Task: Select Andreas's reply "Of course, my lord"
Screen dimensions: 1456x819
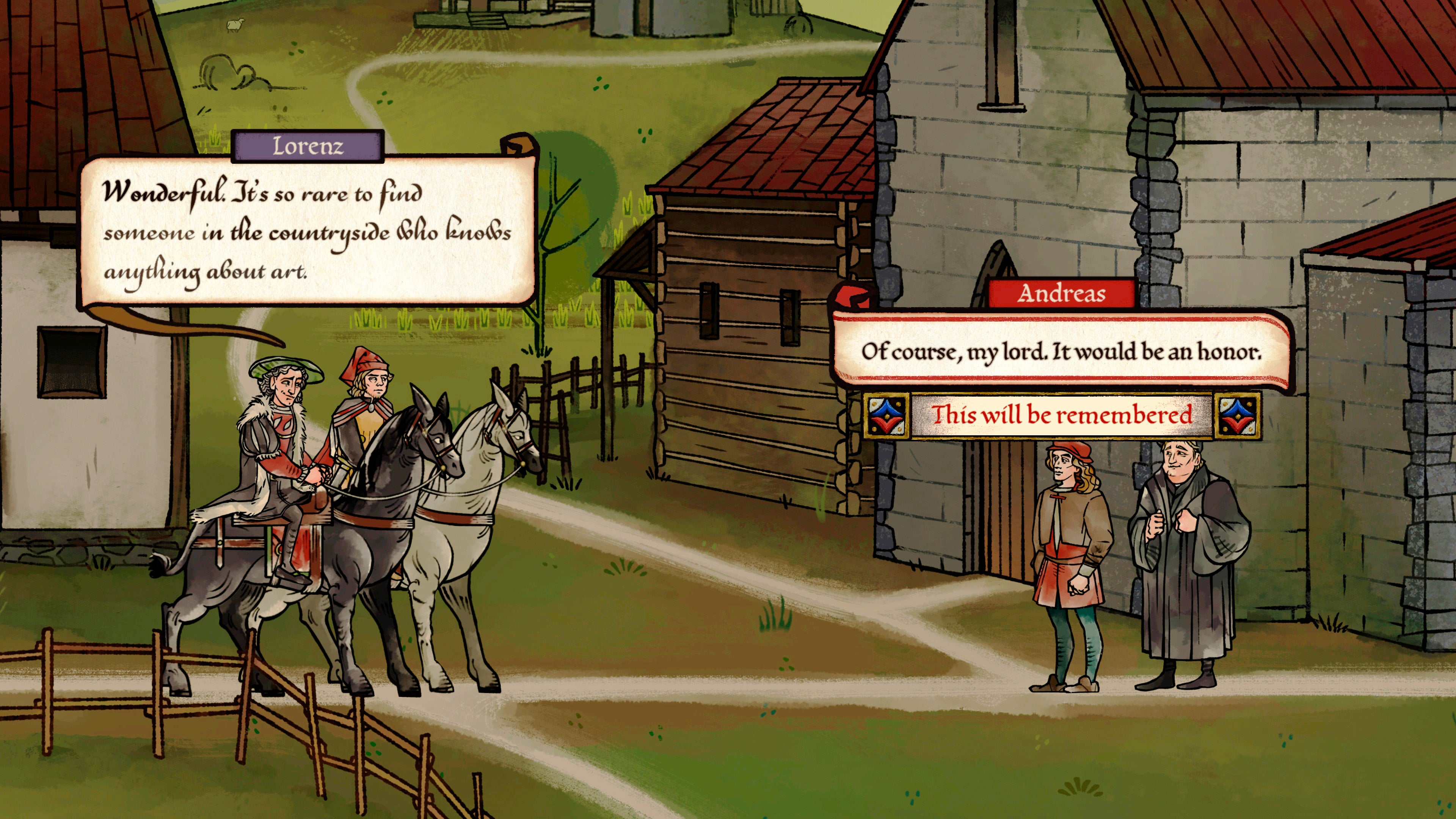Action: coord(1061,351)
